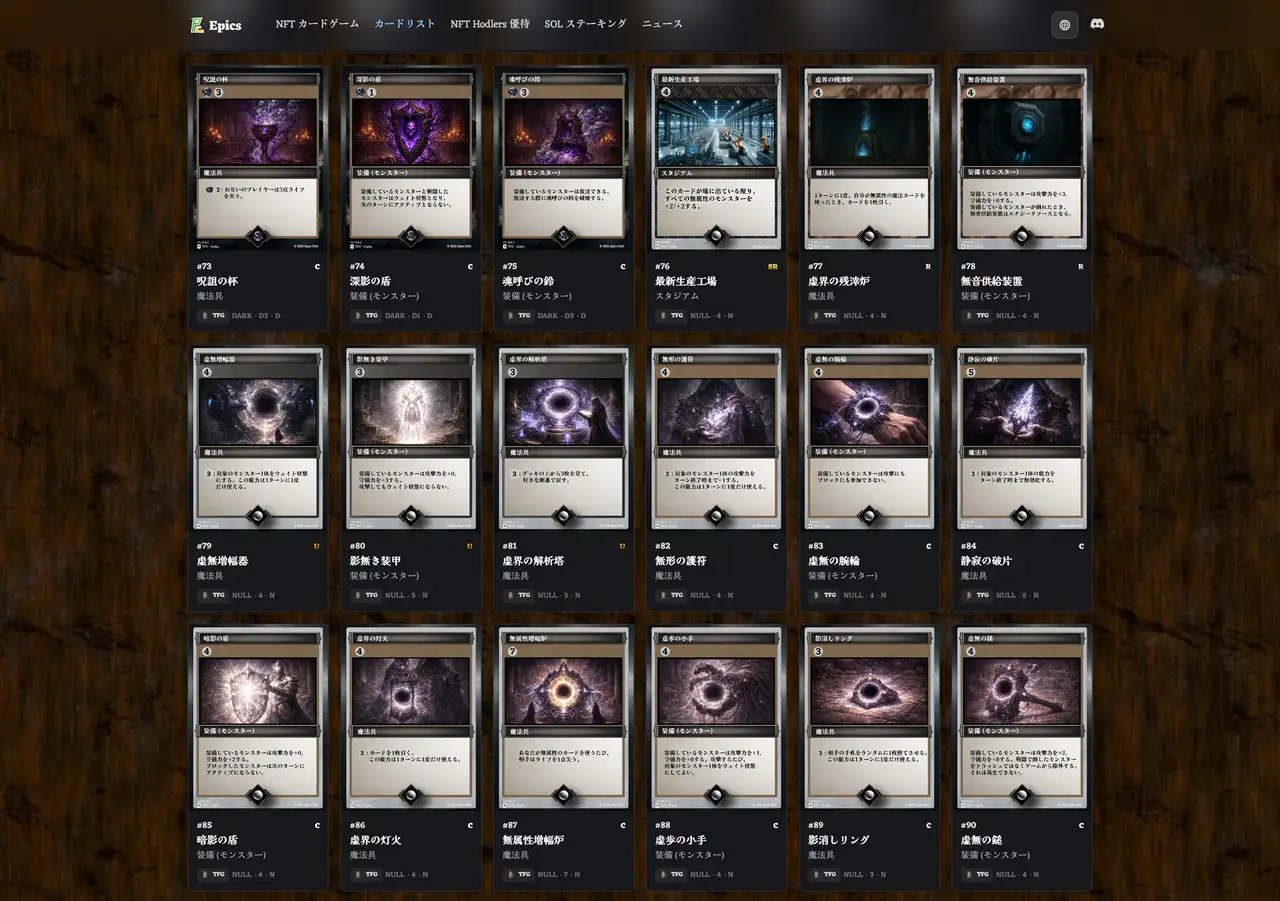Open card #87 無属性増幅炉

[x=563, y=717]
